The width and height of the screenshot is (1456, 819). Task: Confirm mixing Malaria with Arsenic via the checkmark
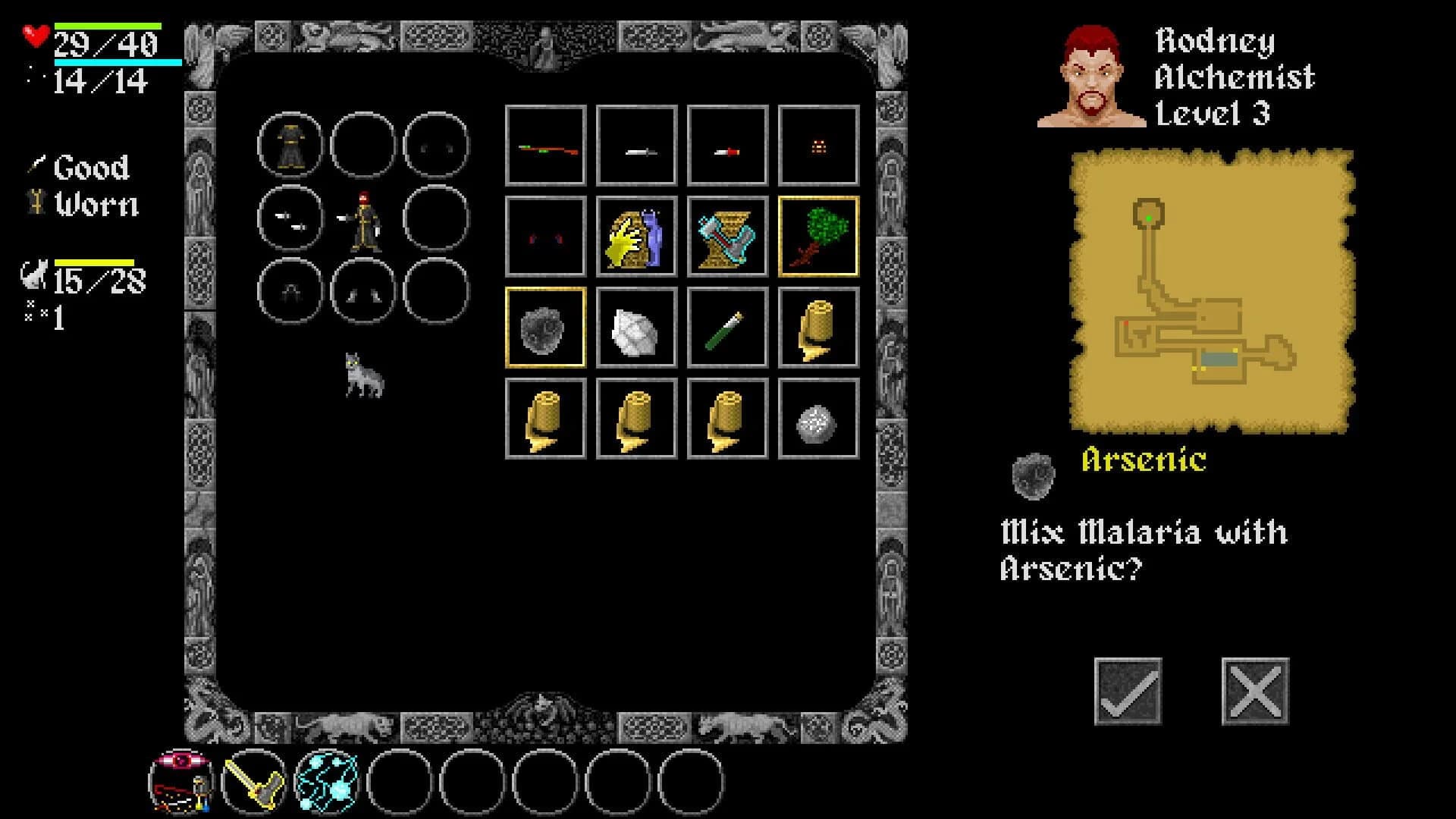(x=1129, y=689)
